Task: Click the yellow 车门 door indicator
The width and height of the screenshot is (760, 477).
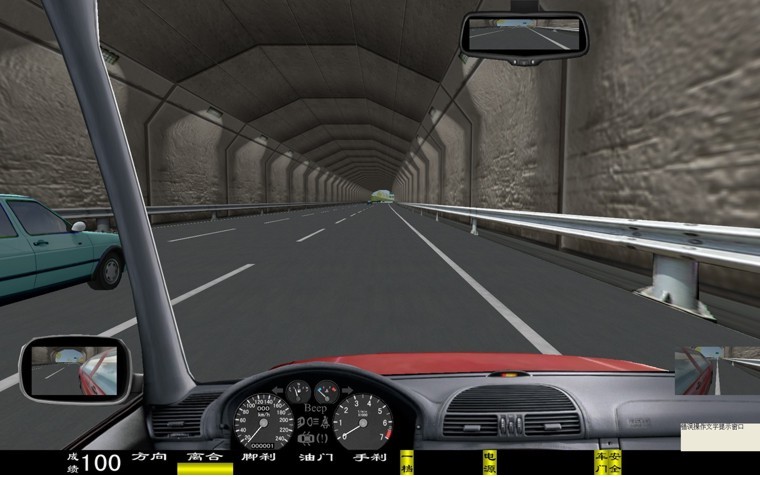Action: 600,462
